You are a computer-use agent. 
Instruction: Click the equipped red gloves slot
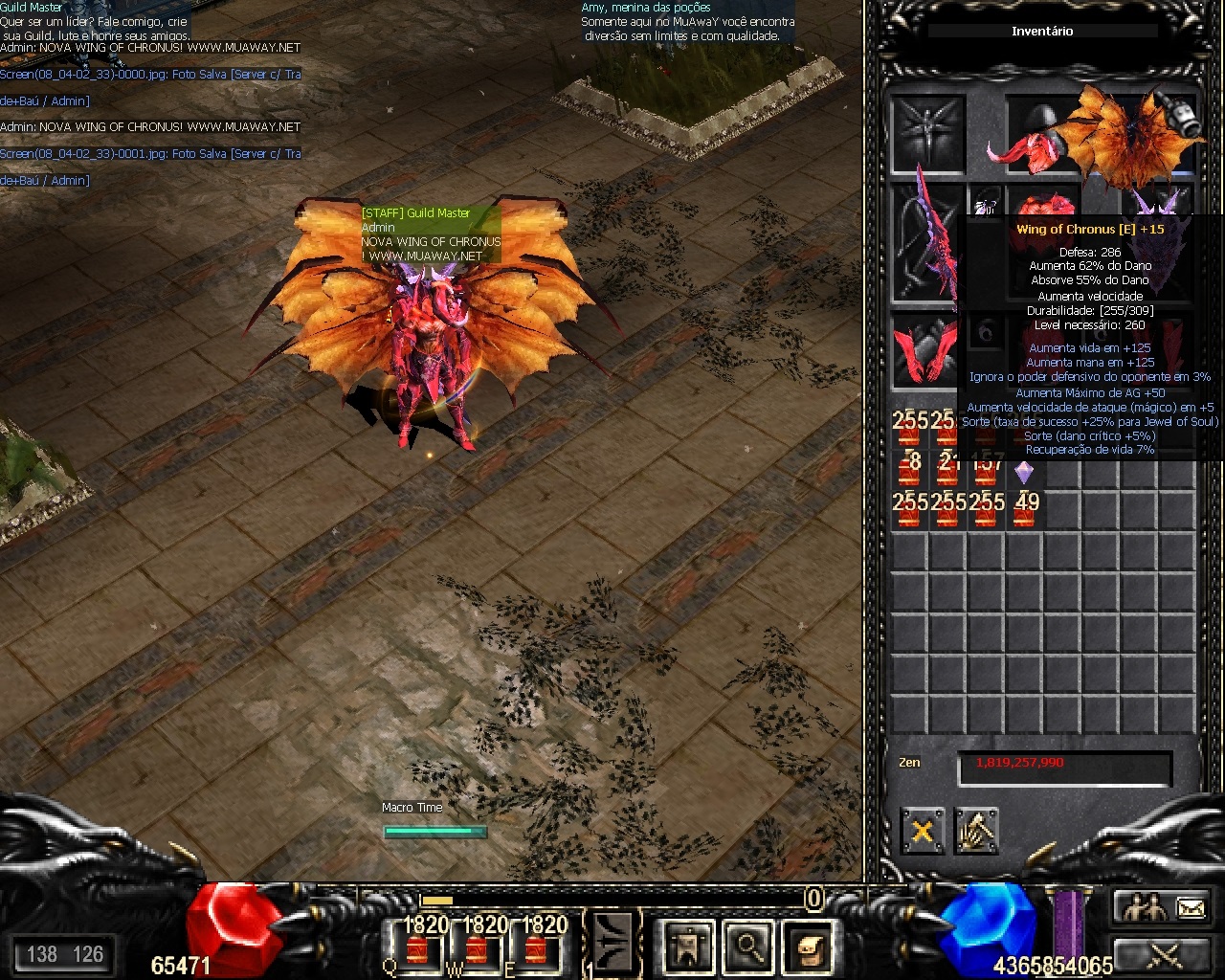926,350
